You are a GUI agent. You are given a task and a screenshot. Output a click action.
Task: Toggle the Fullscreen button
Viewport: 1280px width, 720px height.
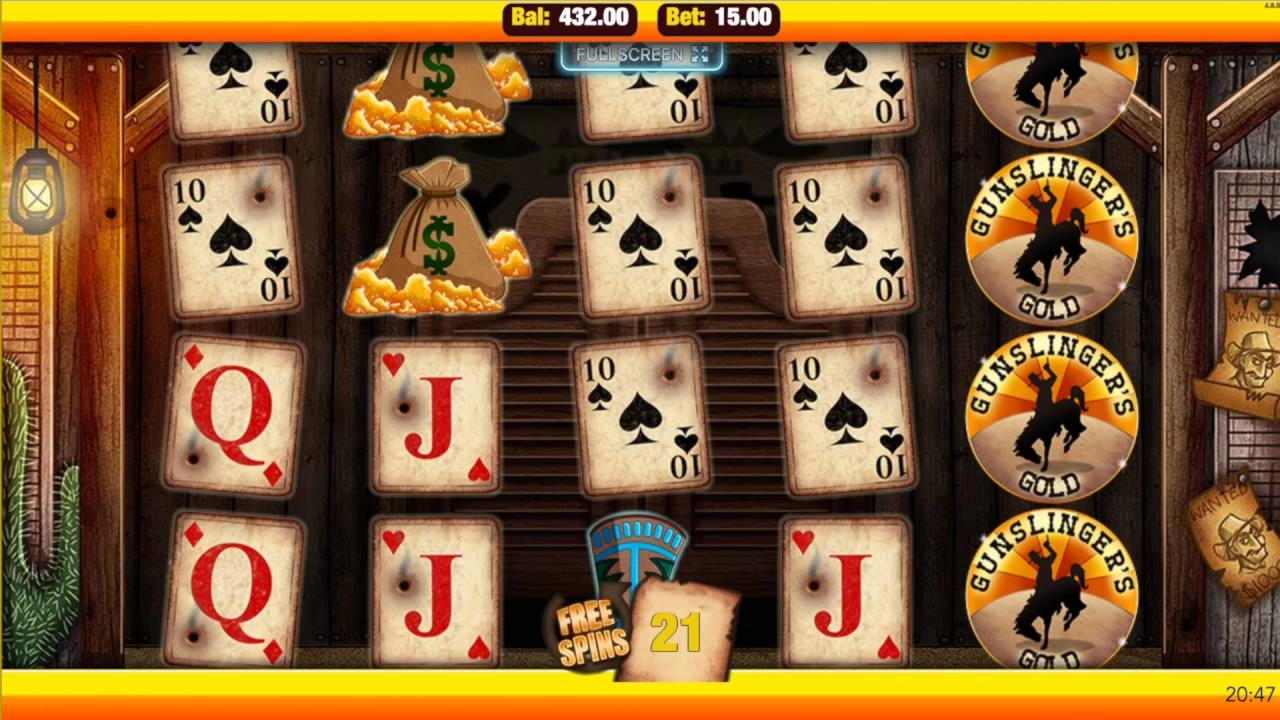[641, 55]
